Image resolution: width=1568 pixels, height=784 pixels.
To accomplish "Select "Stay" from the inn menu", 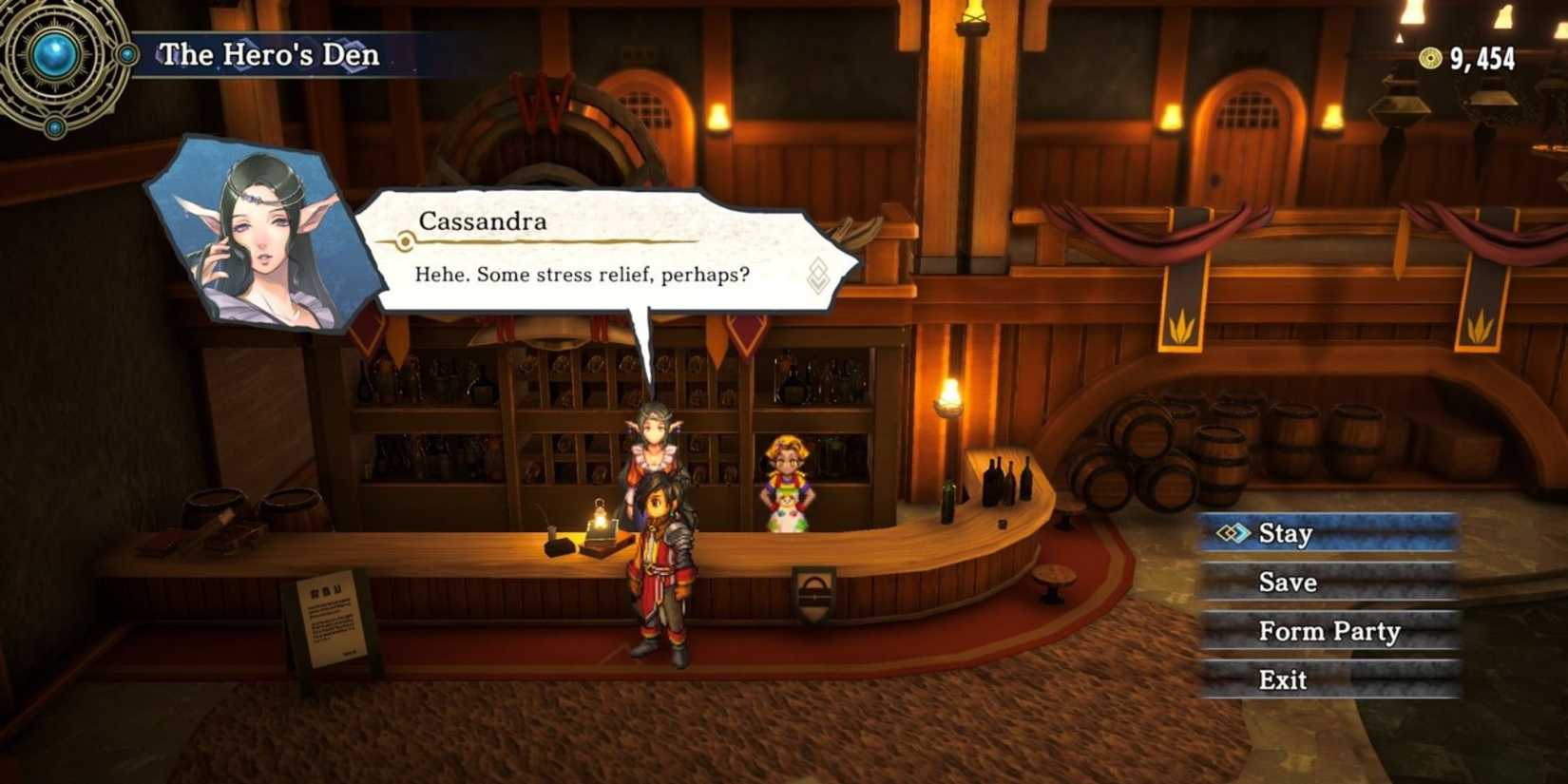I will pyautogui.click(x=1287, y=534).
